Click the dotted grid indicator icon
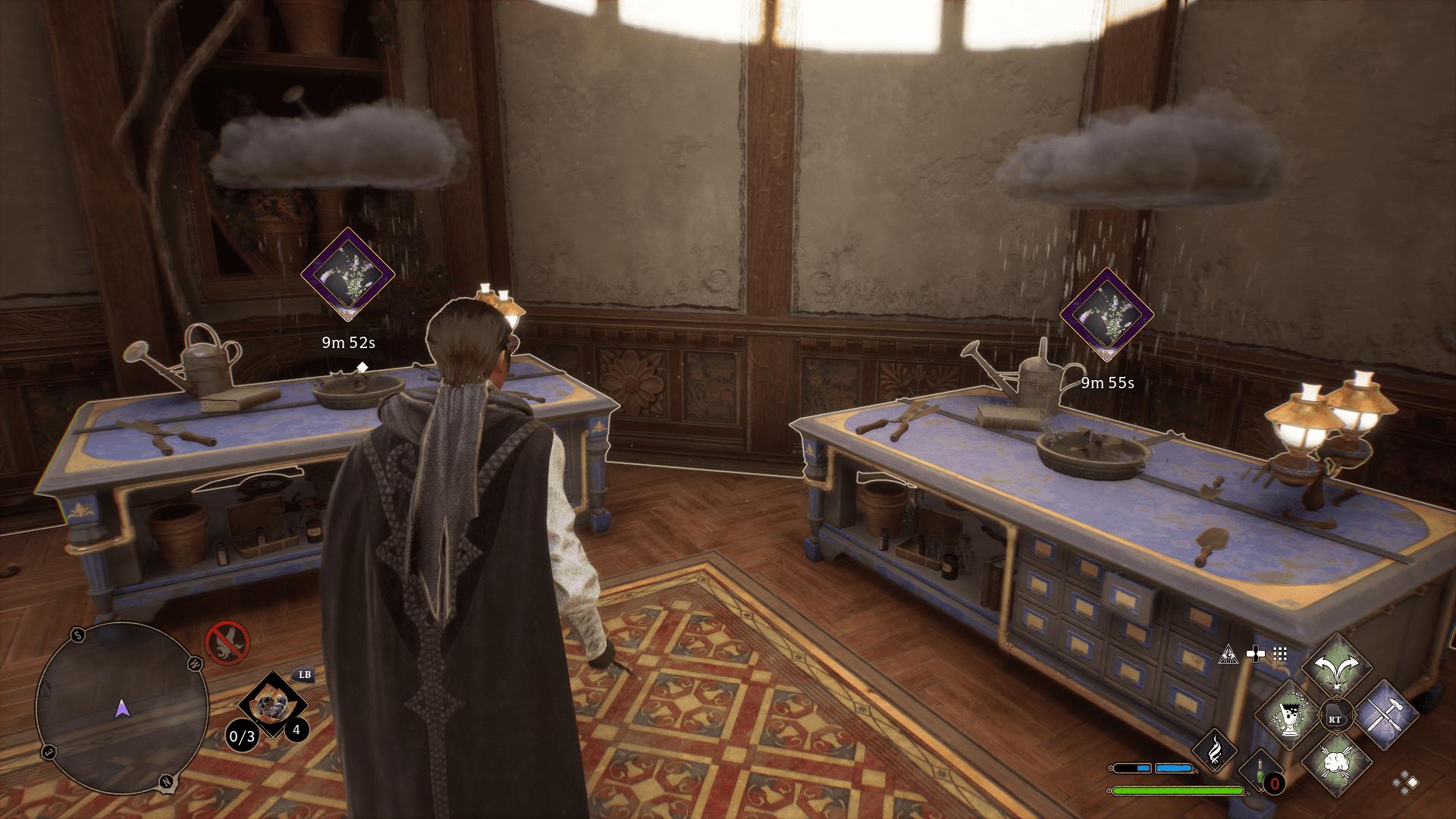The width and height of the screenshot is (1456, 819). [x=1280, y=654]
